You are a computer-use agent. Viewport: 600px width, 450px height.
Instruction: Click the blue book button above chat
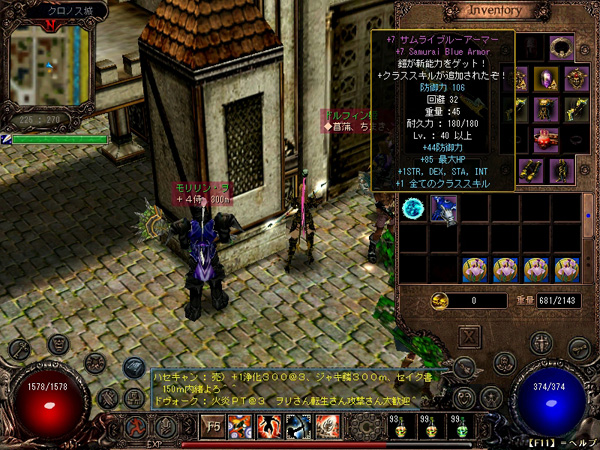133,368
